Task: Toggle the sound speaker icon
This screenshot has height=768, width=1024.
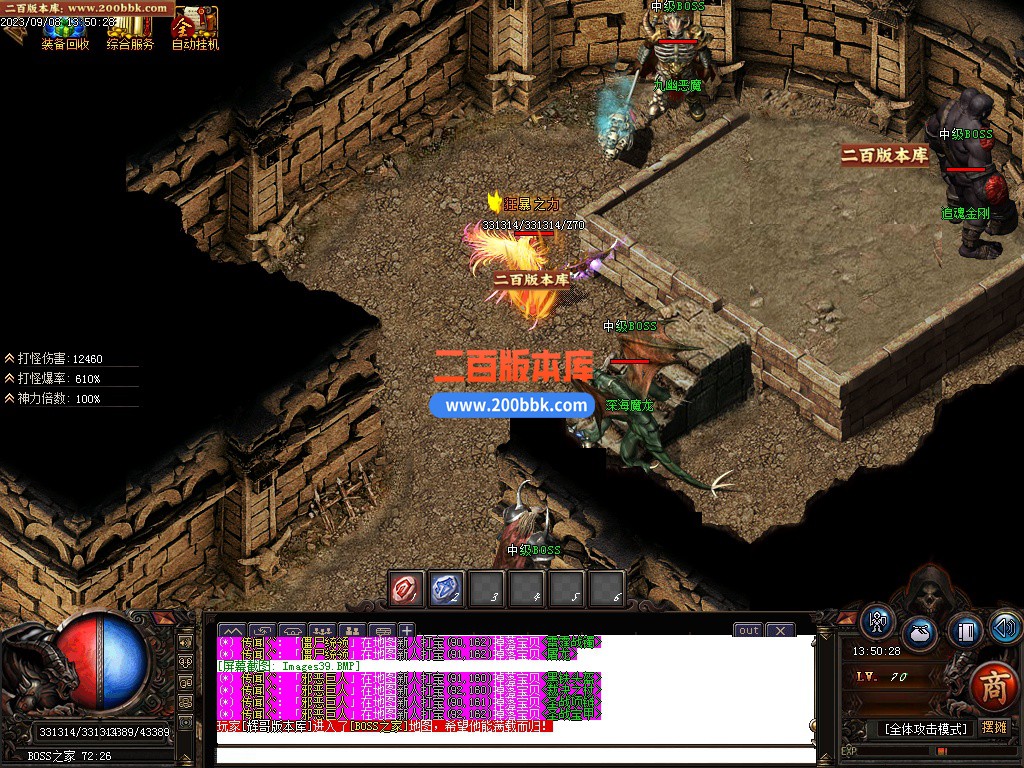Action: point(1004,627)
